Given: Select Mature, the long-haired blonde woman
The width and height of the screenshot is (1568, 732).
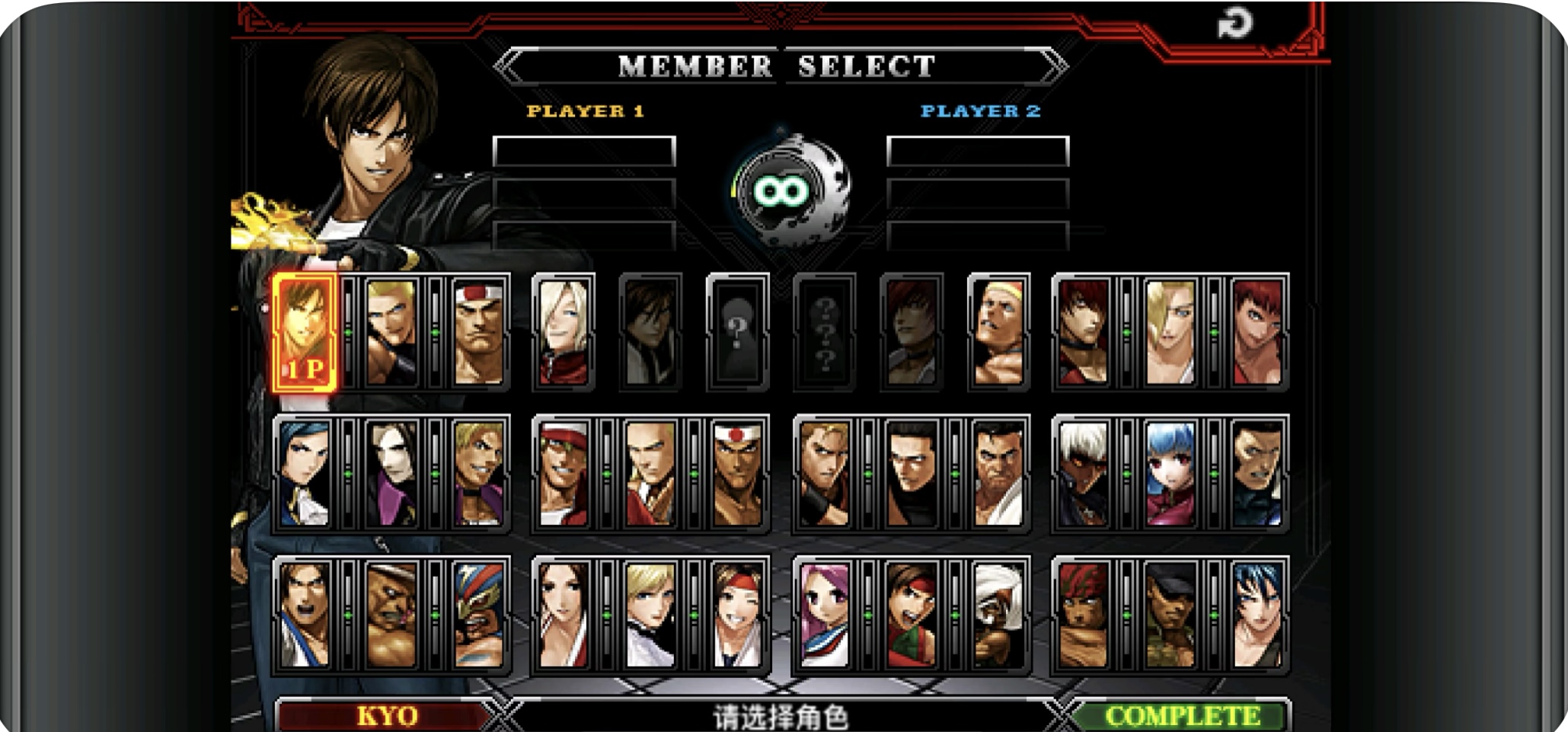Looking at the screenshot, I should click(1170, 332).
